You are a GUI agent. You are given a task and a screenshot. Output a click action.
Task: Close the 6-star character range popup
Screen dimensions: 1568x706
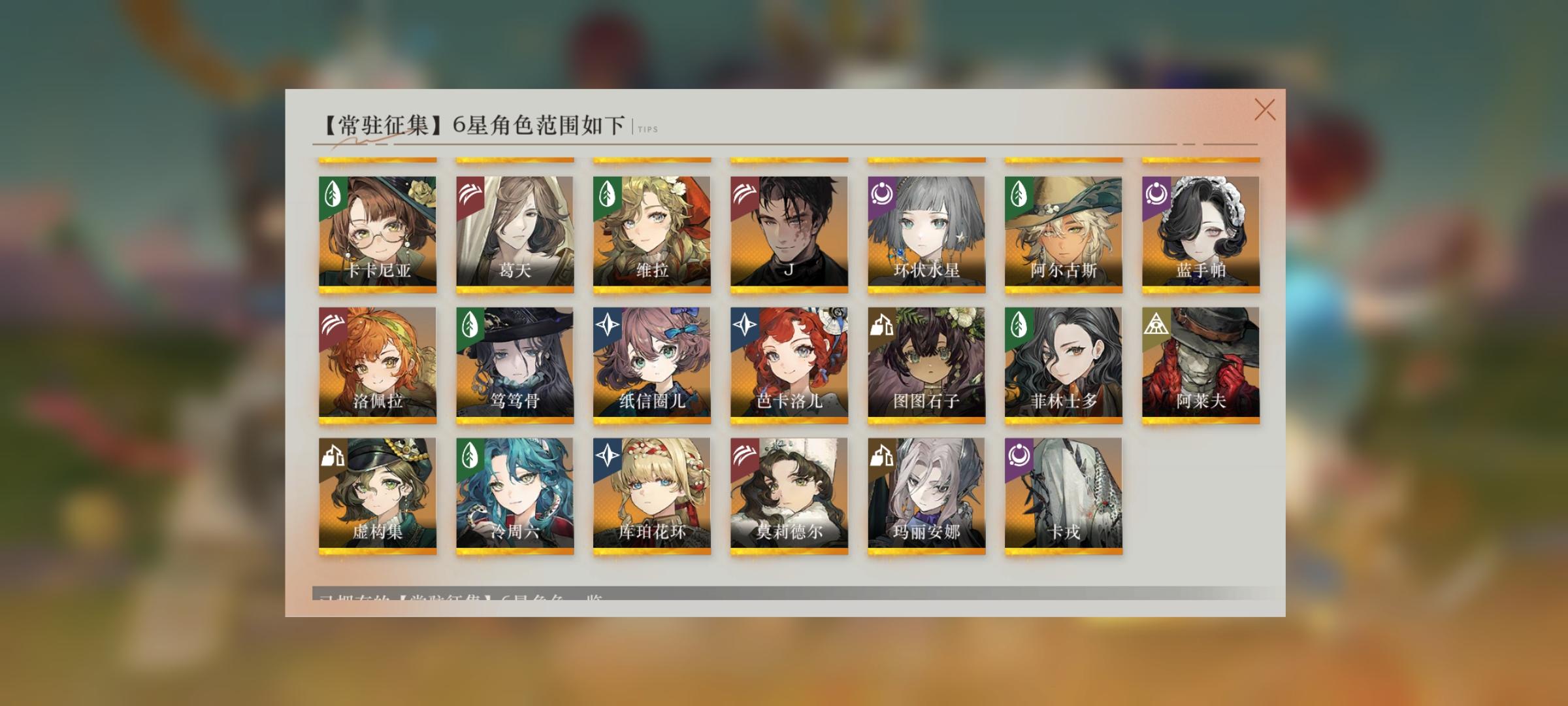1266,111
